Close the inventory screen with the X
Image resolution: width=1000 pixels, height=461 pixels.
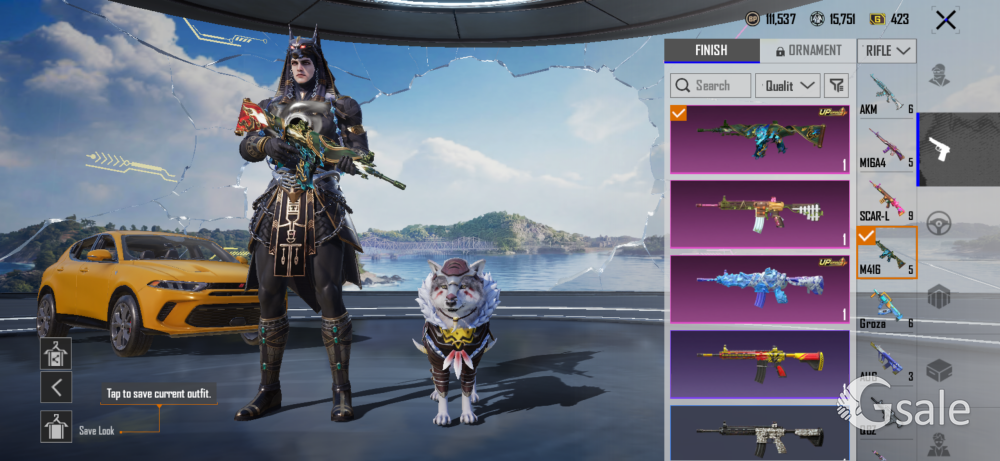[x=944, y=19]
